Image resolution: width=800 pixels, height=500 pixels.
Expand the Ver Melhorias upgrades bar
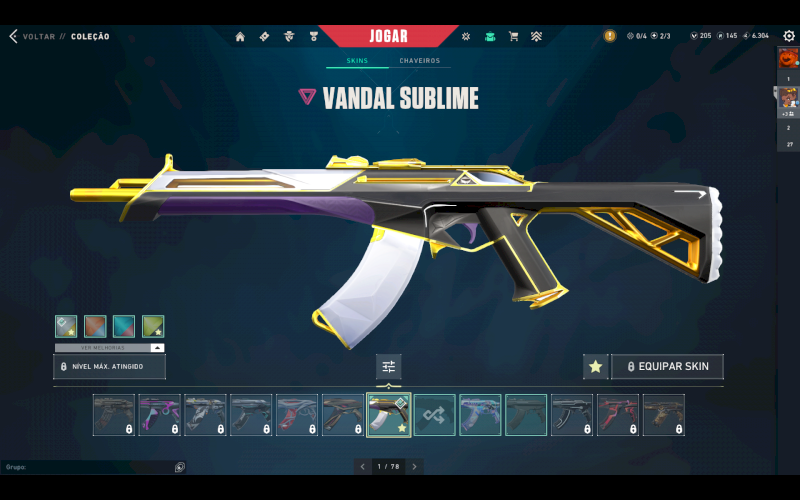tap(109, 347)
